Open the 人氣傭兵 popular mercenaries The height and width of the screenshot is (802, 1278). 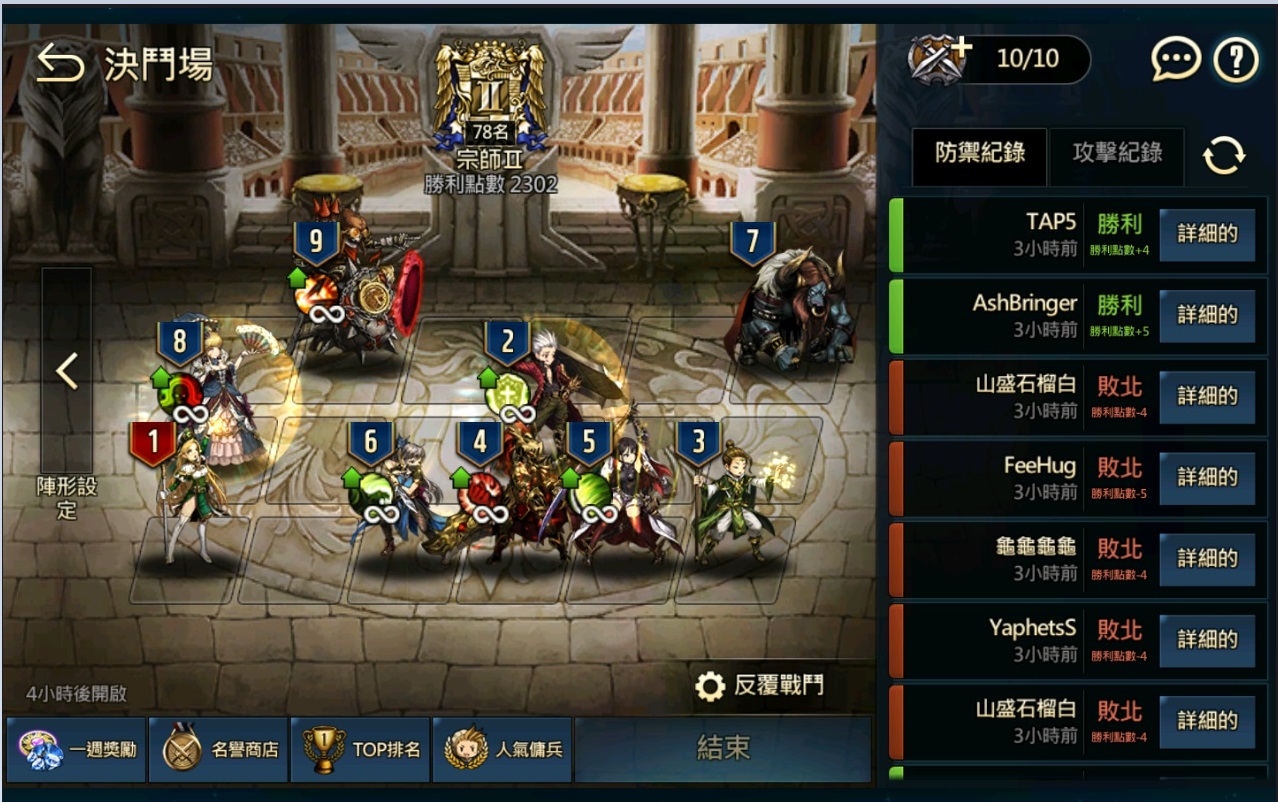[502, 749]
